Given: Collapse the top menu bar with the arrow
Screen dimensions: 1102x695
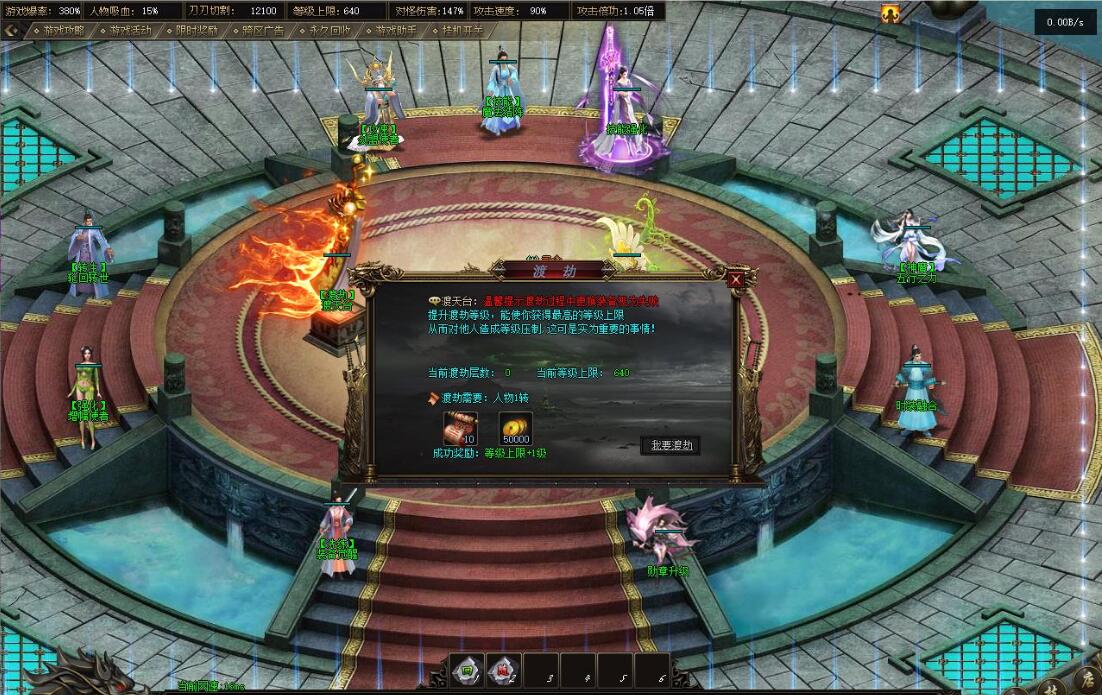Looking at the screenshot, I should click(x=11, y=30).
